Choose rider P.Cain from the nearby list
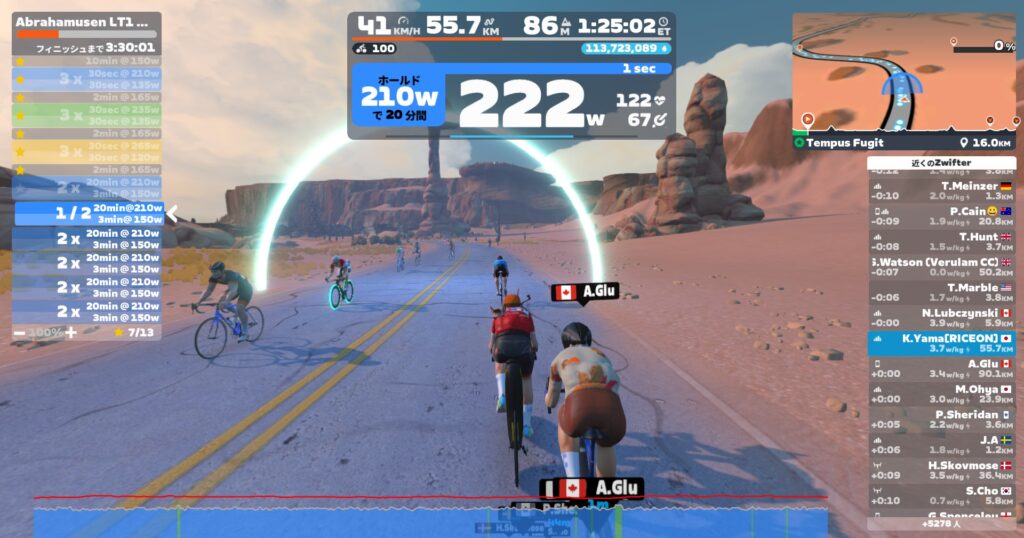 pyautogui.click(x=941, y=216)
